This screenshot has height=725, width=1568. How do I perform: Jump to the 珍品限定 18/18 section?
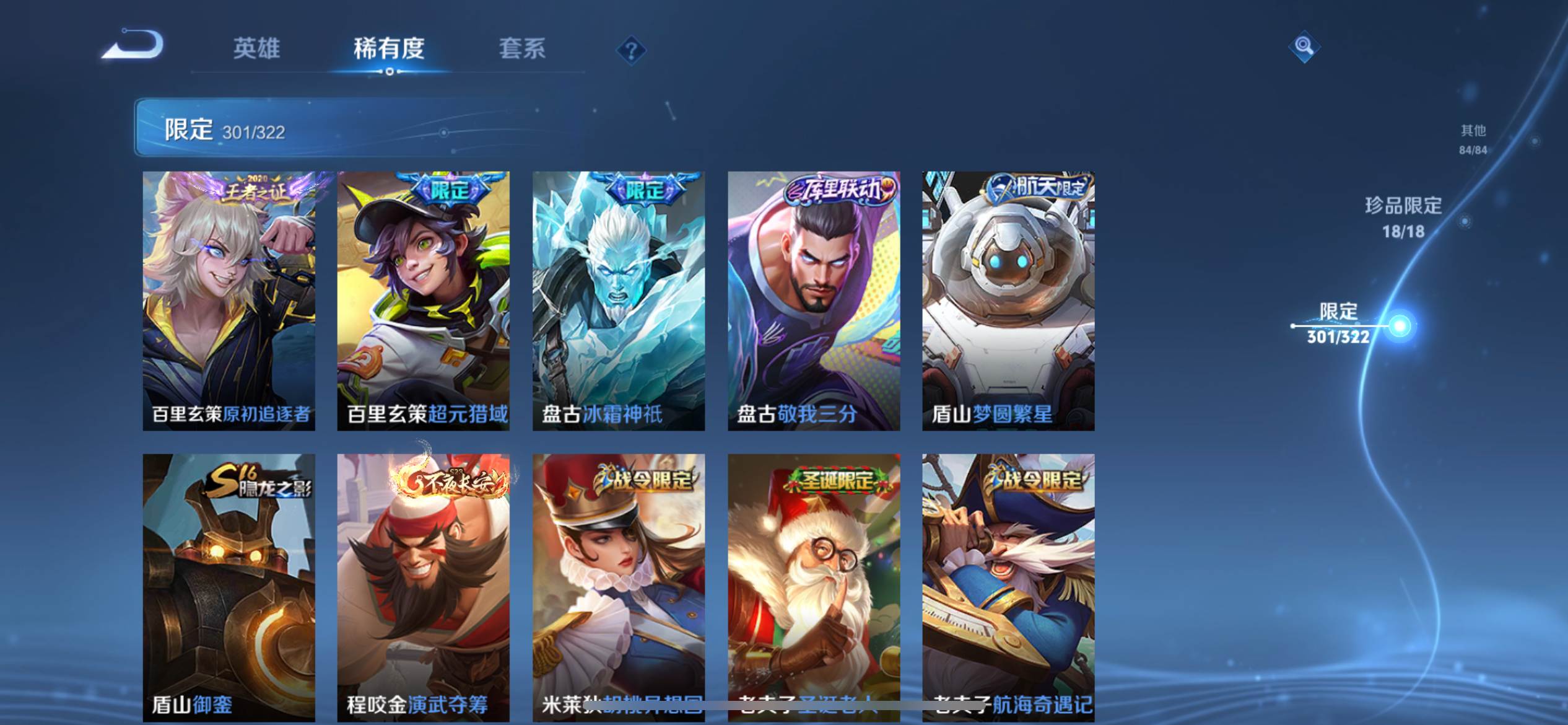pos(1403,217)
